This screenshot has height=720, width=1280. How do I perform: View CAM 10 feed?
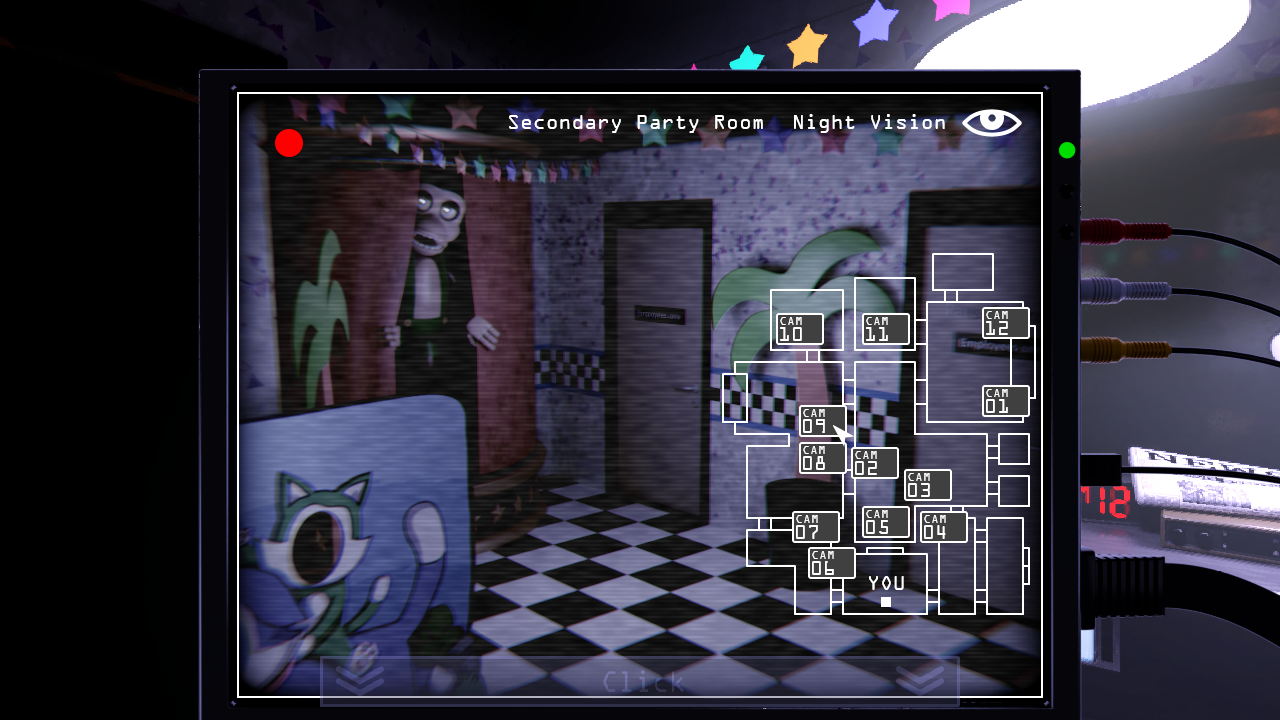click(799, 328)
